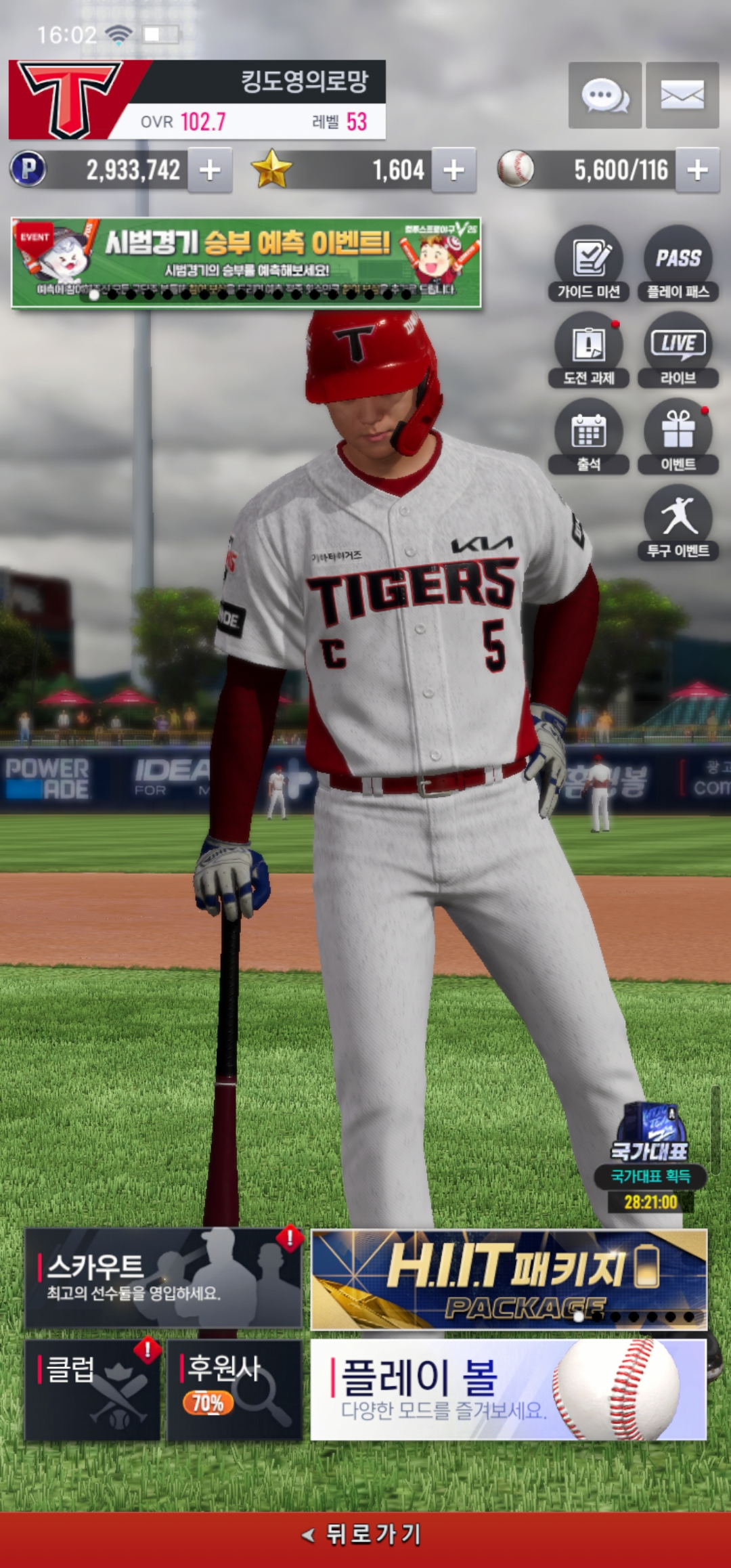Open the H.I.I.T 패키지 package banner
731x1568 pixels.
(x=508, y=1279)
